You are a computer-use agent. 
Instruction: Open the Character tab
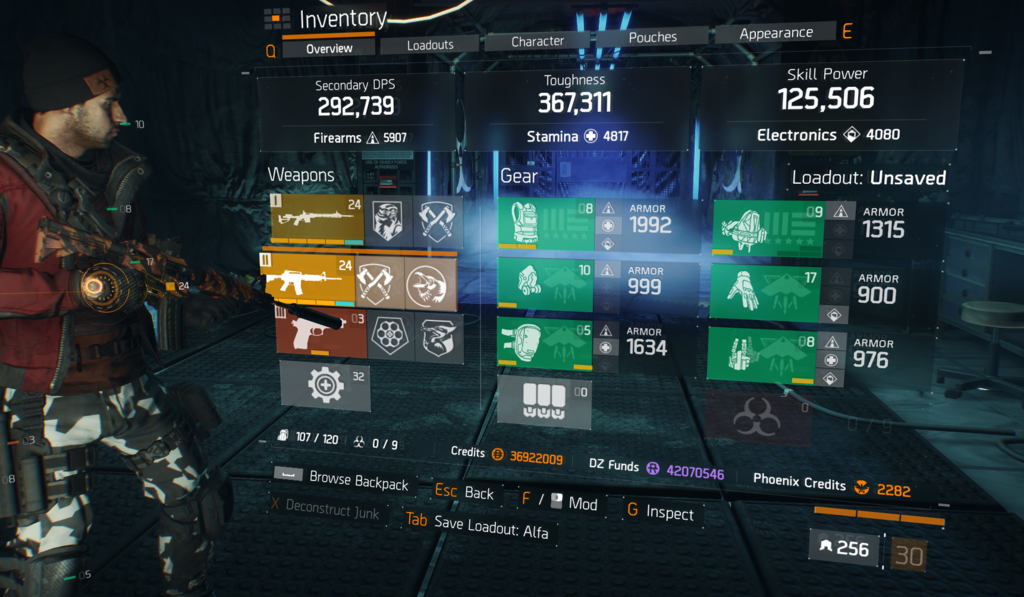[x=537, y=42]
